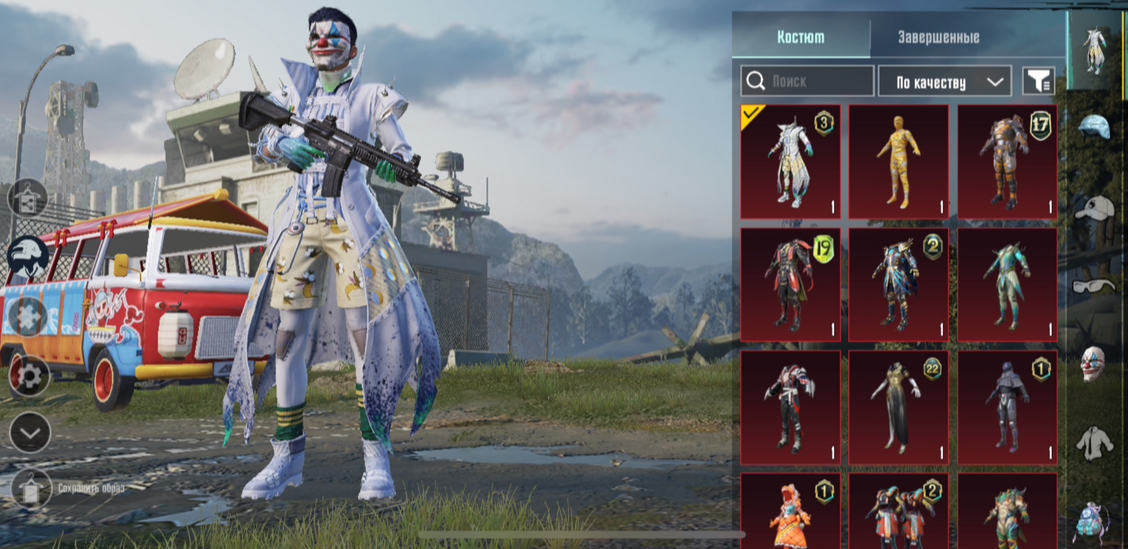Screen dimensions: 1128x549
Task: Choose the yellow mummy costume
Action: point(898,161)
